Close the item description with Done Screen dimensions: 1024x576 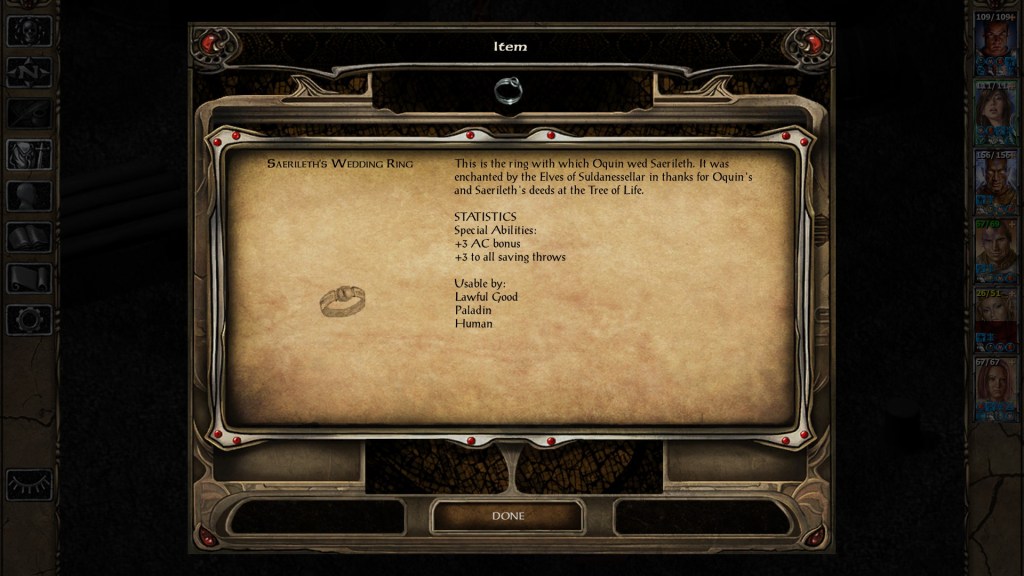pos(507,516)
